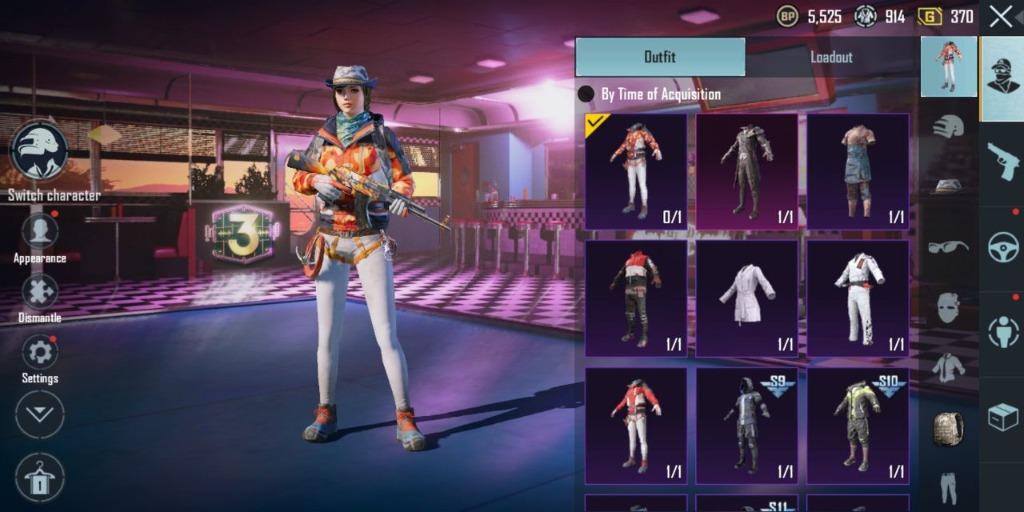Choose the white robe outfit
Image resolution: width=1024 pixels, height=512 pixels.
[747, 298]
